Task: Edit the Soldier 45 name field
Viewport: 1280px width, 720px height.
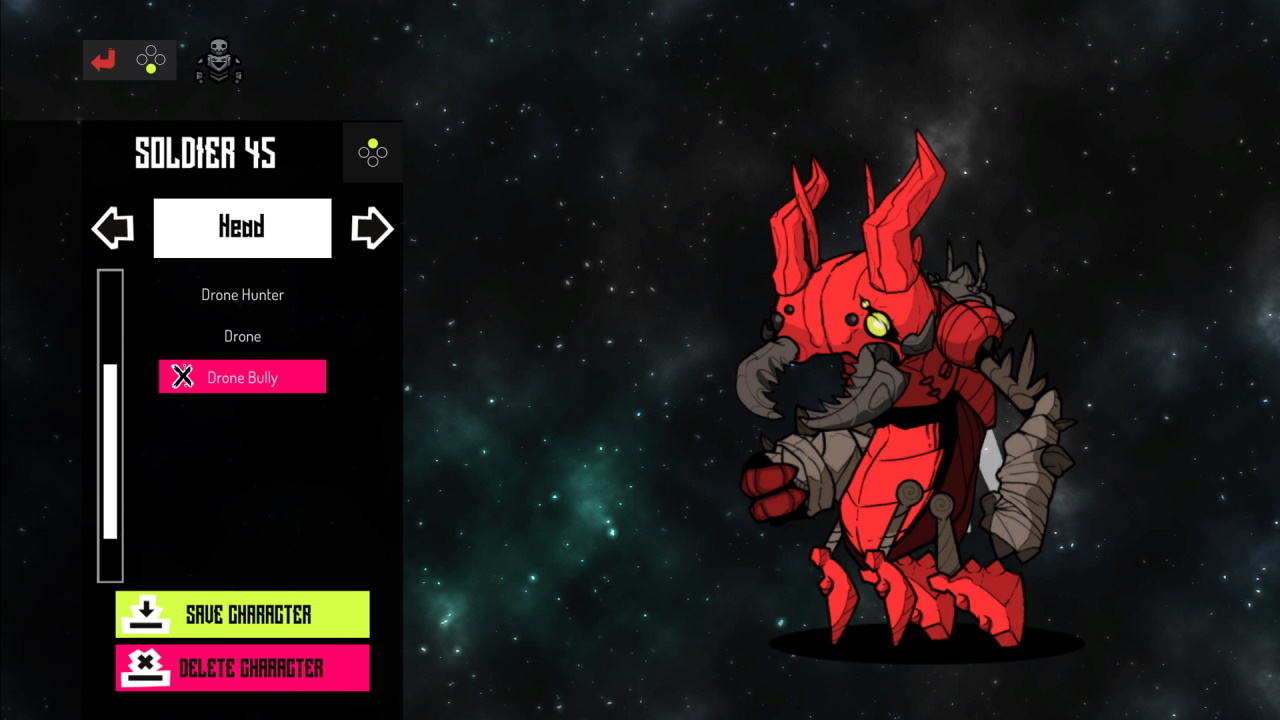Action: [x=205, y=153]
